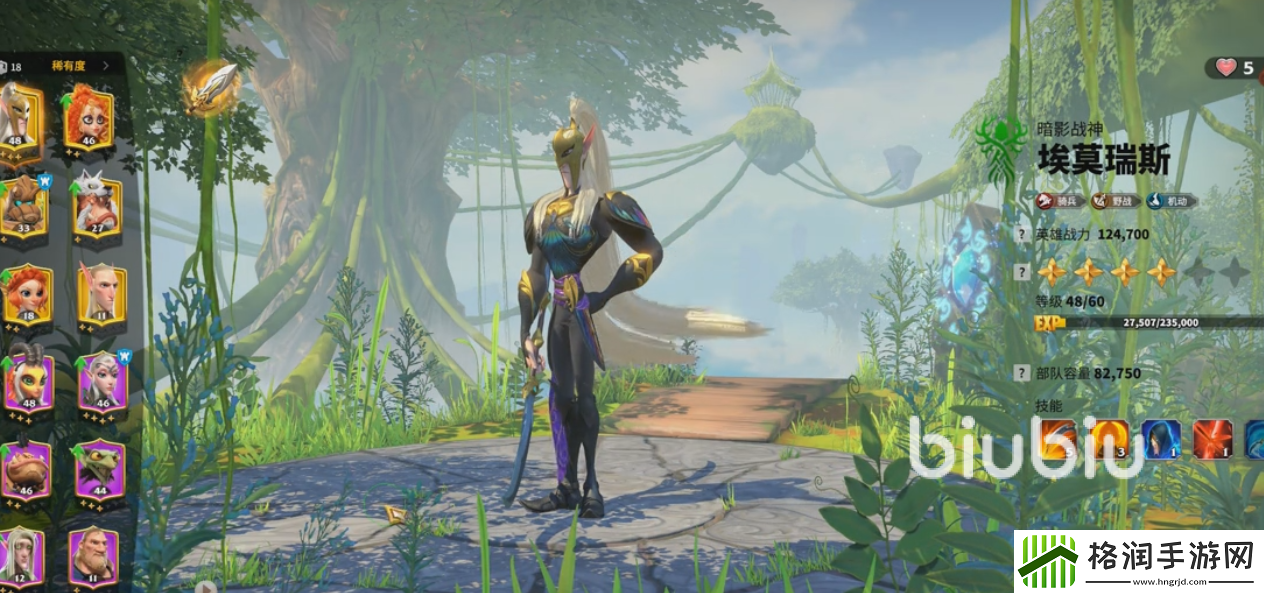Viewport: 1264px width, 593px height.
Task: Open the glowing winged sword icon
Action: (211, 88)
